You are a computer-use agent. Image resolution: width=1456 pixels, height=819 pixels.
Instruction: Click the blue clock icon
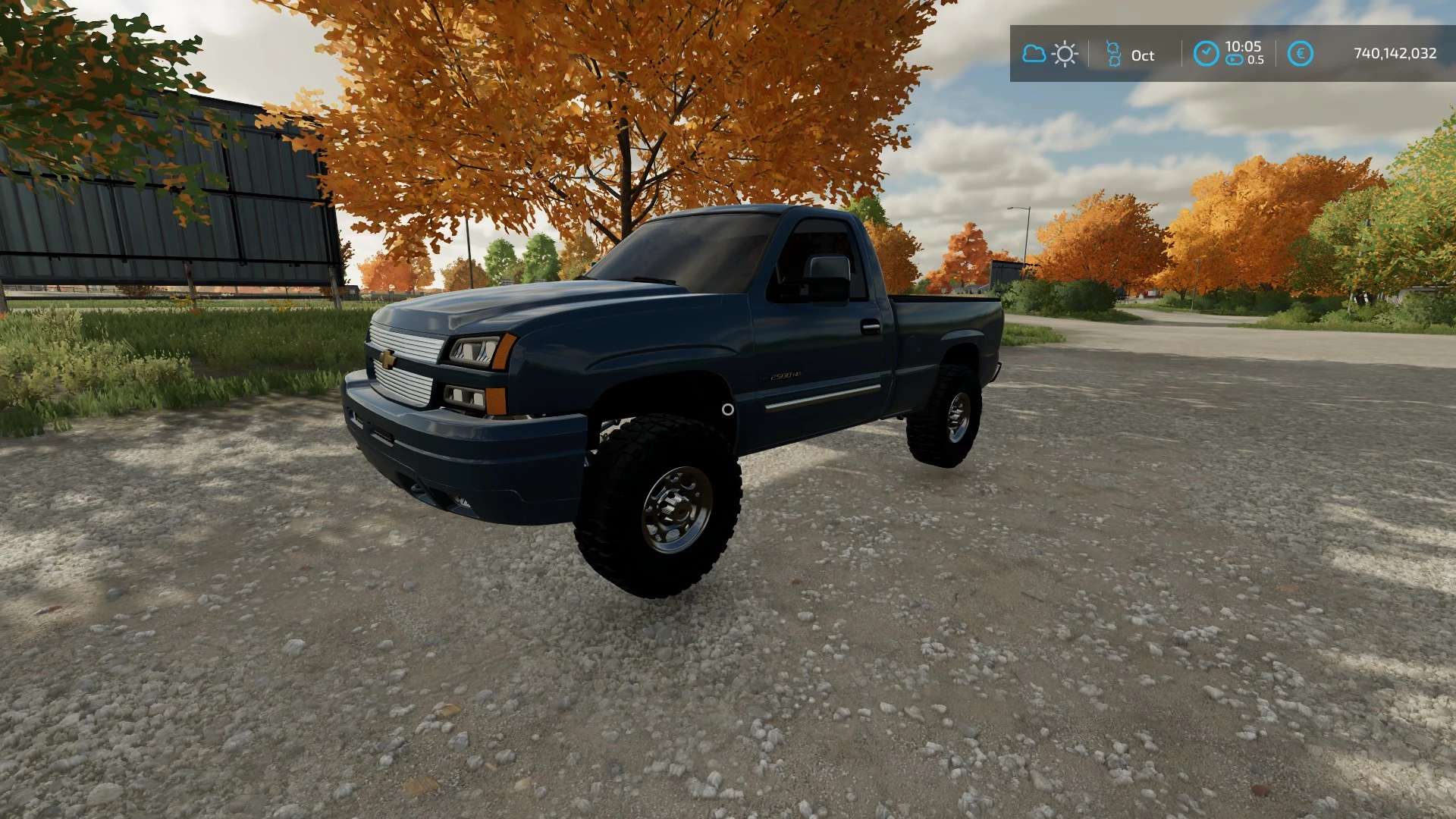[x=1206, y=54]
